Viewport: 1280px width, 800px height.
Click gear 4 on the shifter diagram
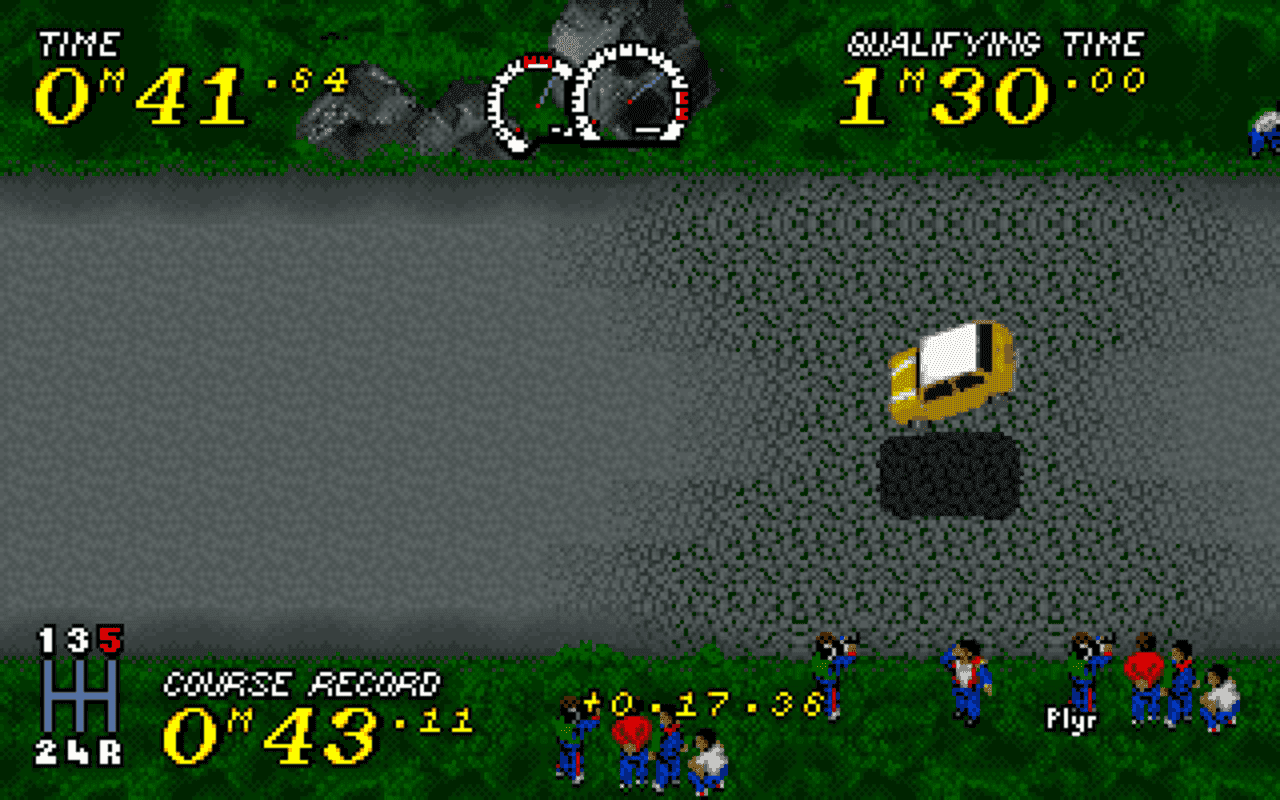point(79,752)
